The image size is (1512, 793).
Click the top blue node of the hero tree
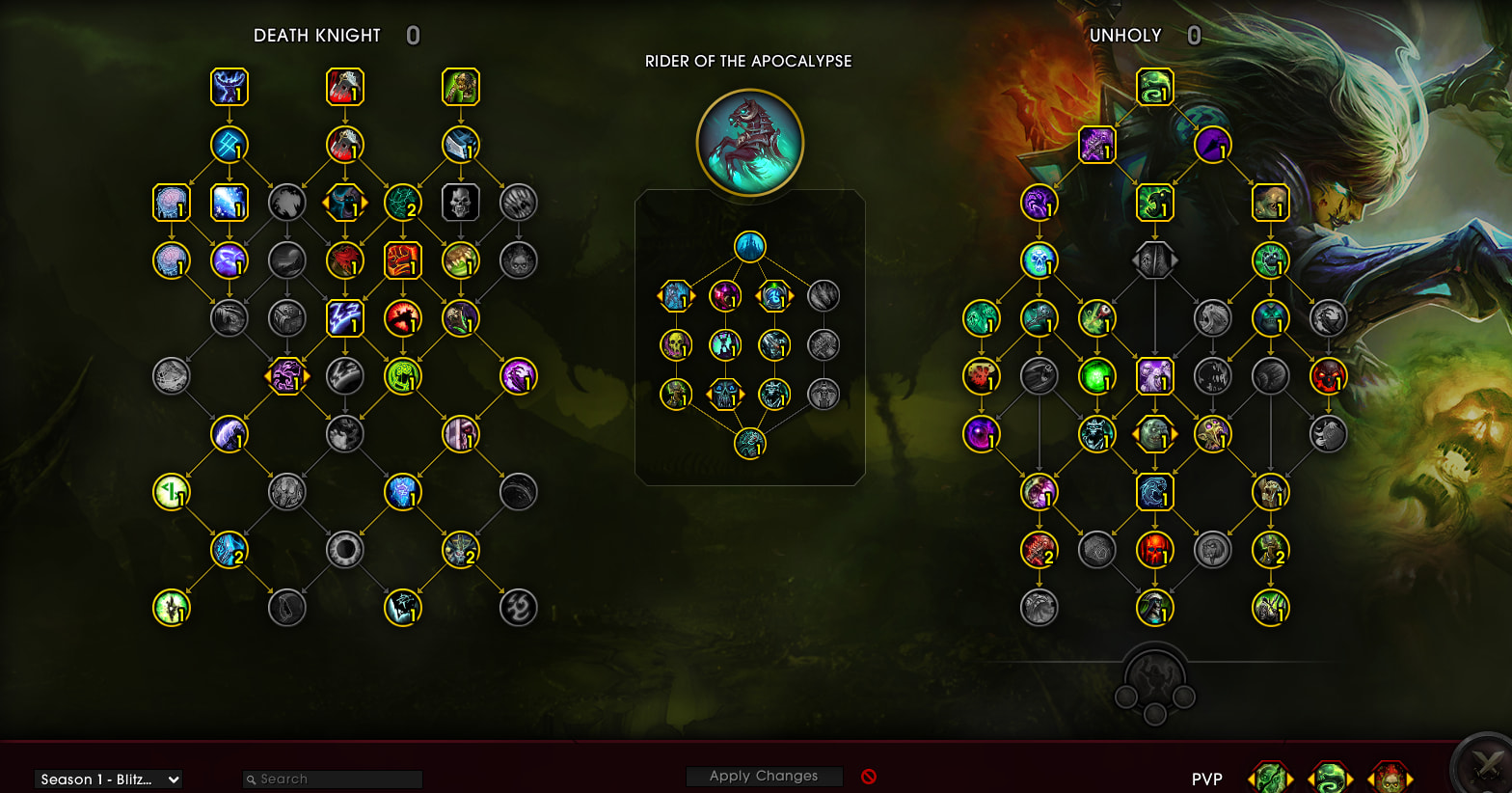750,246
